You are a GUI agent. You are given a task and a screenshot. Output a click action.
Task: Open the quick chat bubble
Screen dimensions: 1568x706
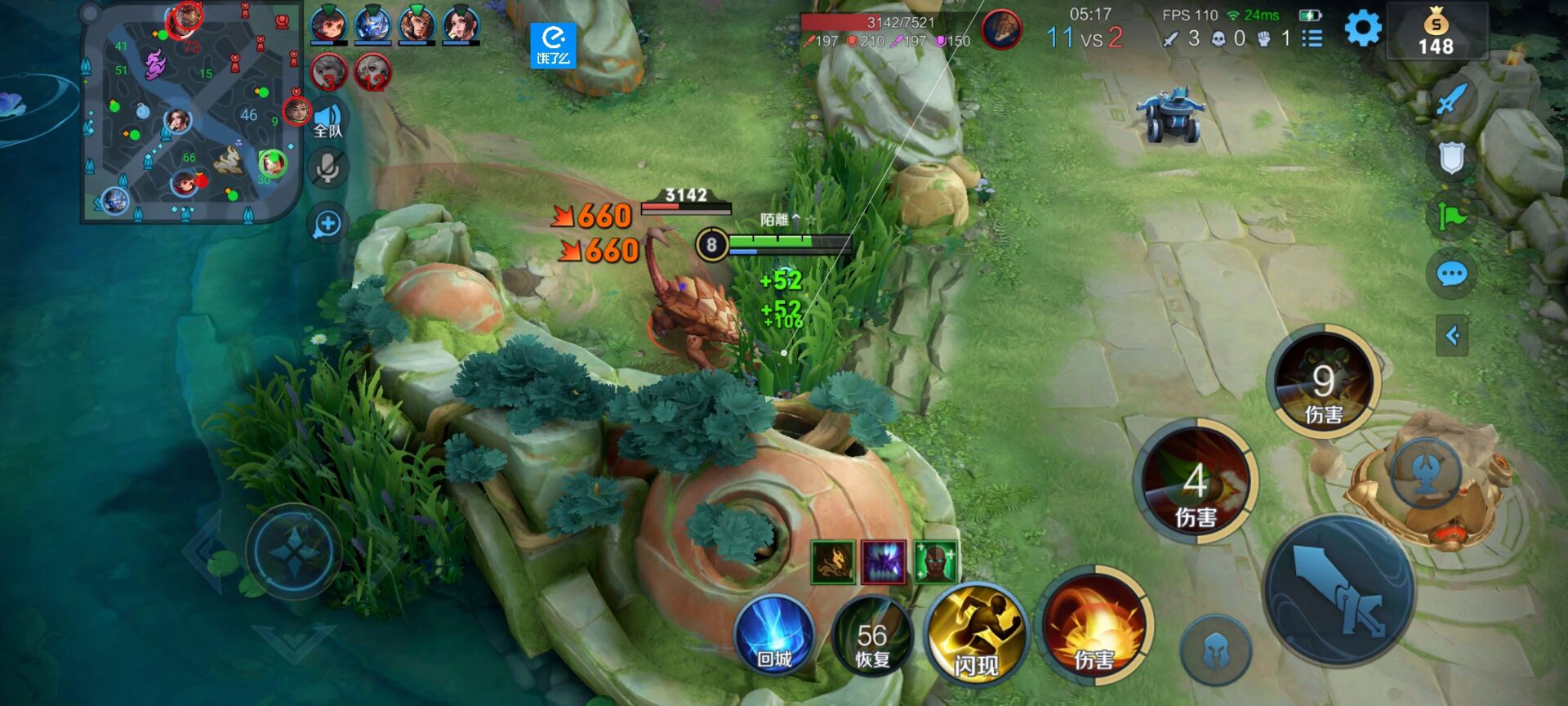point(1451,275)
